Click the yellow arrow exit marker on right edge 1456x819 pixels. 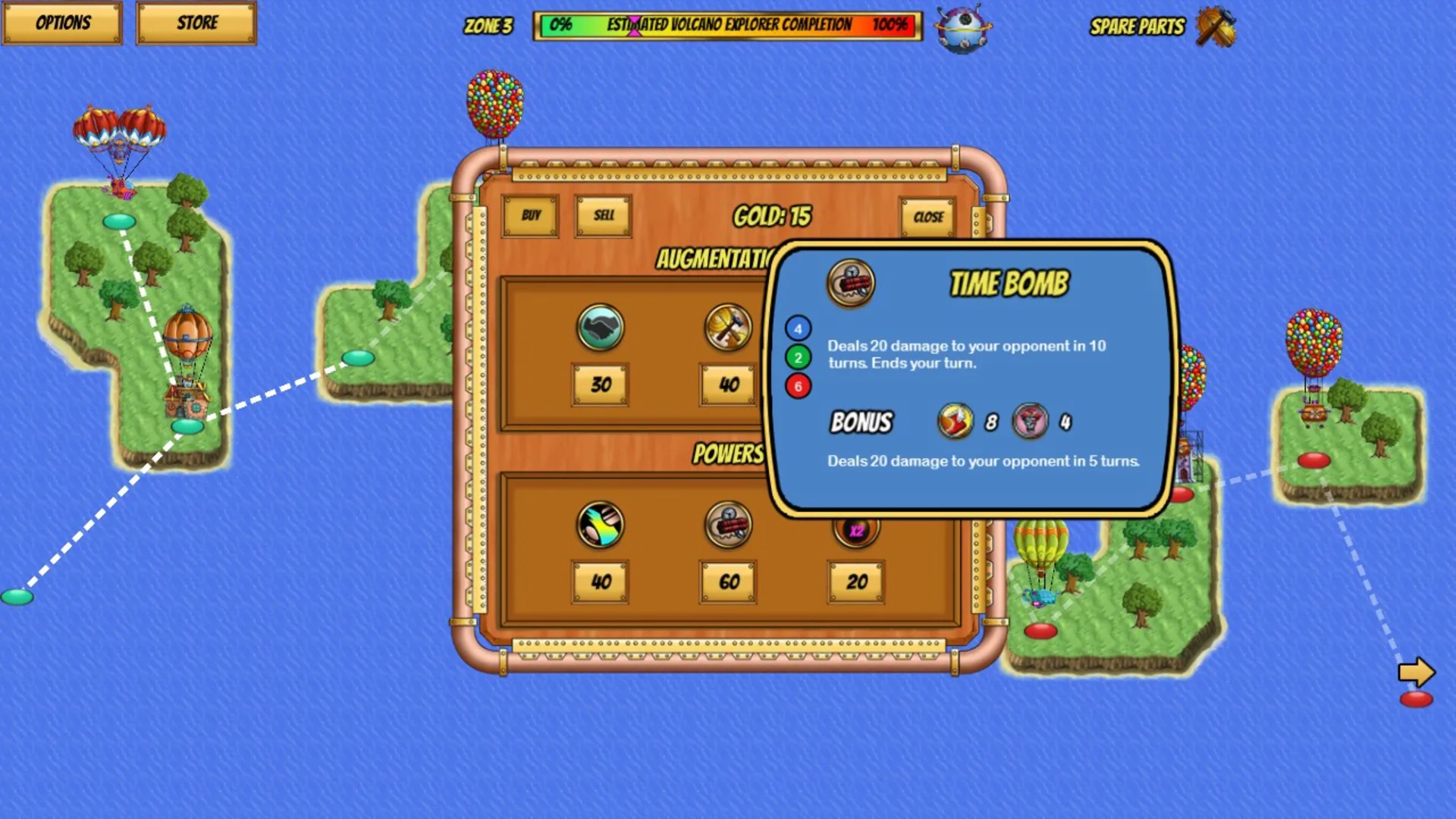pos(1415,670)
